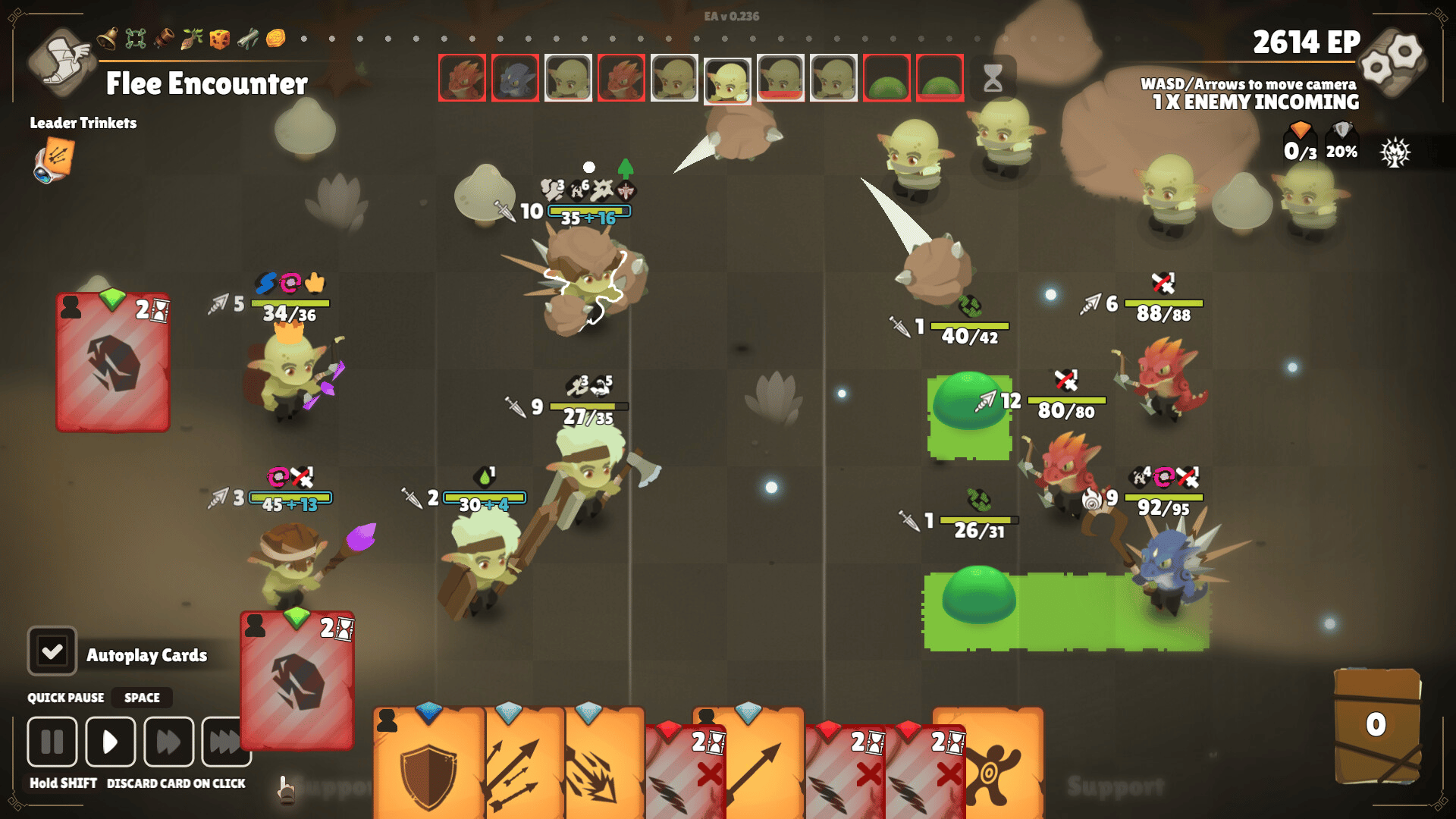The height and width of the screenshot is (819, 1456).
Task: Open the deck pile showing 0
Action: coord(1376,726)
